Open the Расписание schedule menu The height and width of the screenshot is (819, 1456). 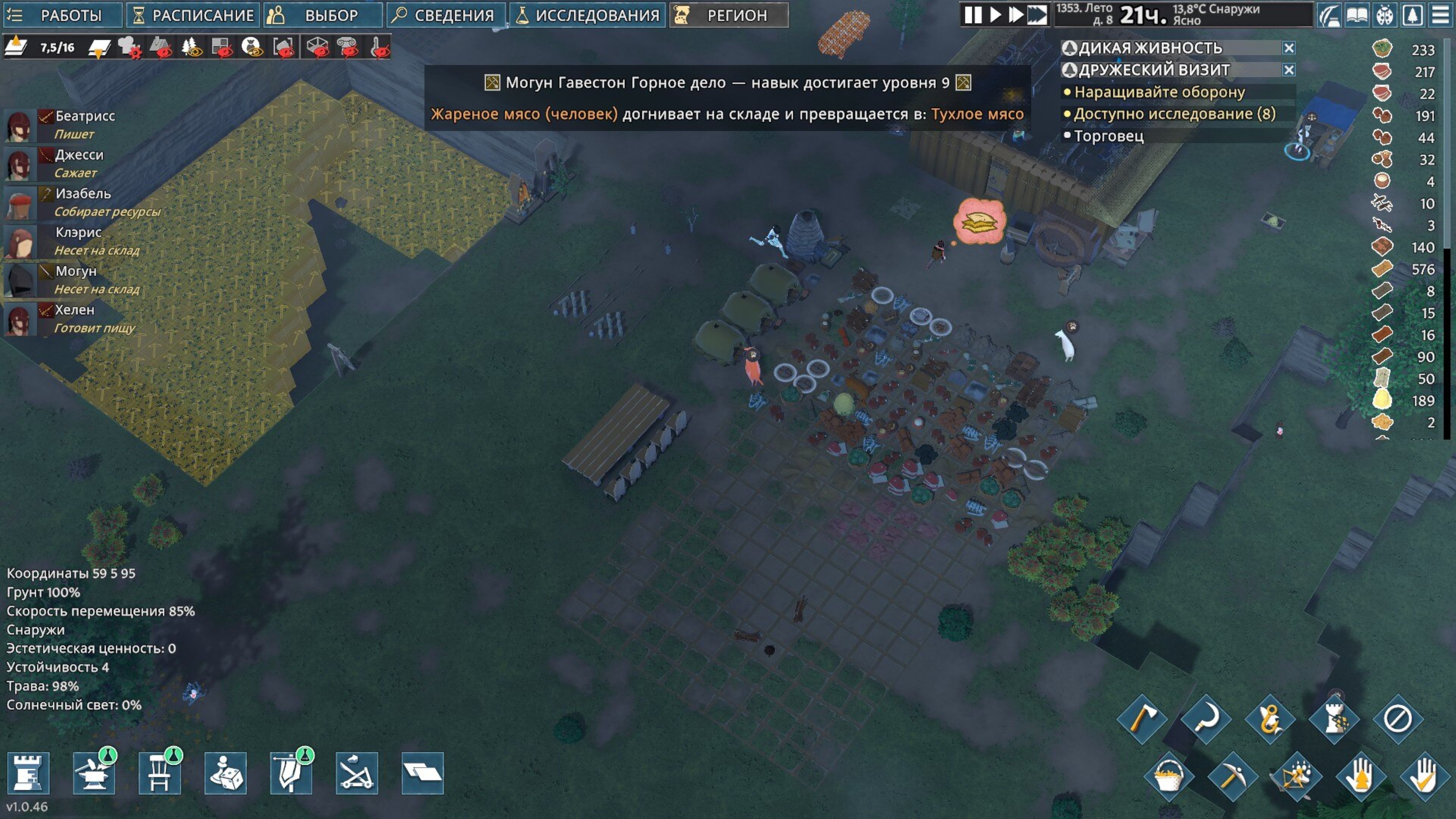coord(193,15)
